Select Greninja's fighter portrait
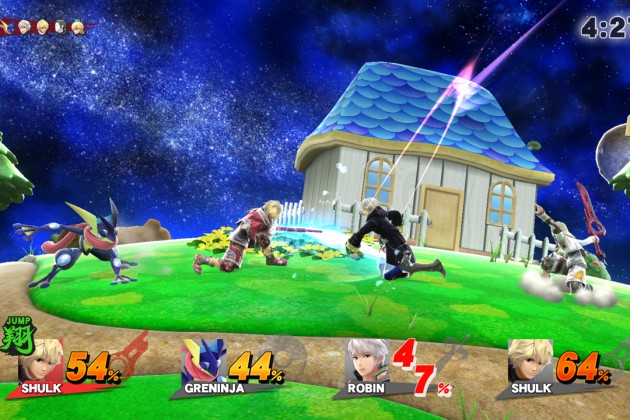The height and width of the screenshot is (420, 630). pyautogui.click(x=205, y=361)
